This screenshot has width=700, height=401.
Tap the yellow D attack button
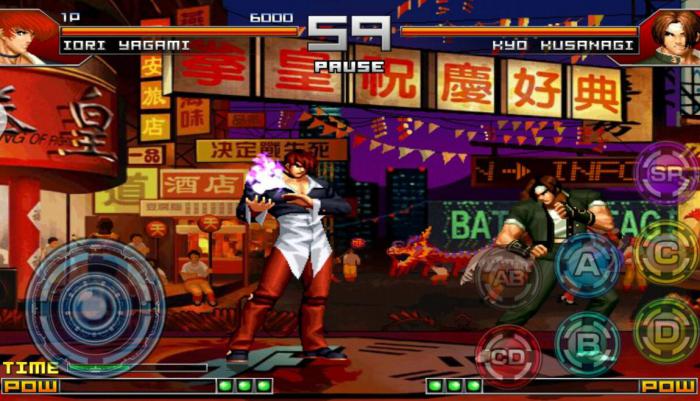pyautogui.click(x=666, y=329)
